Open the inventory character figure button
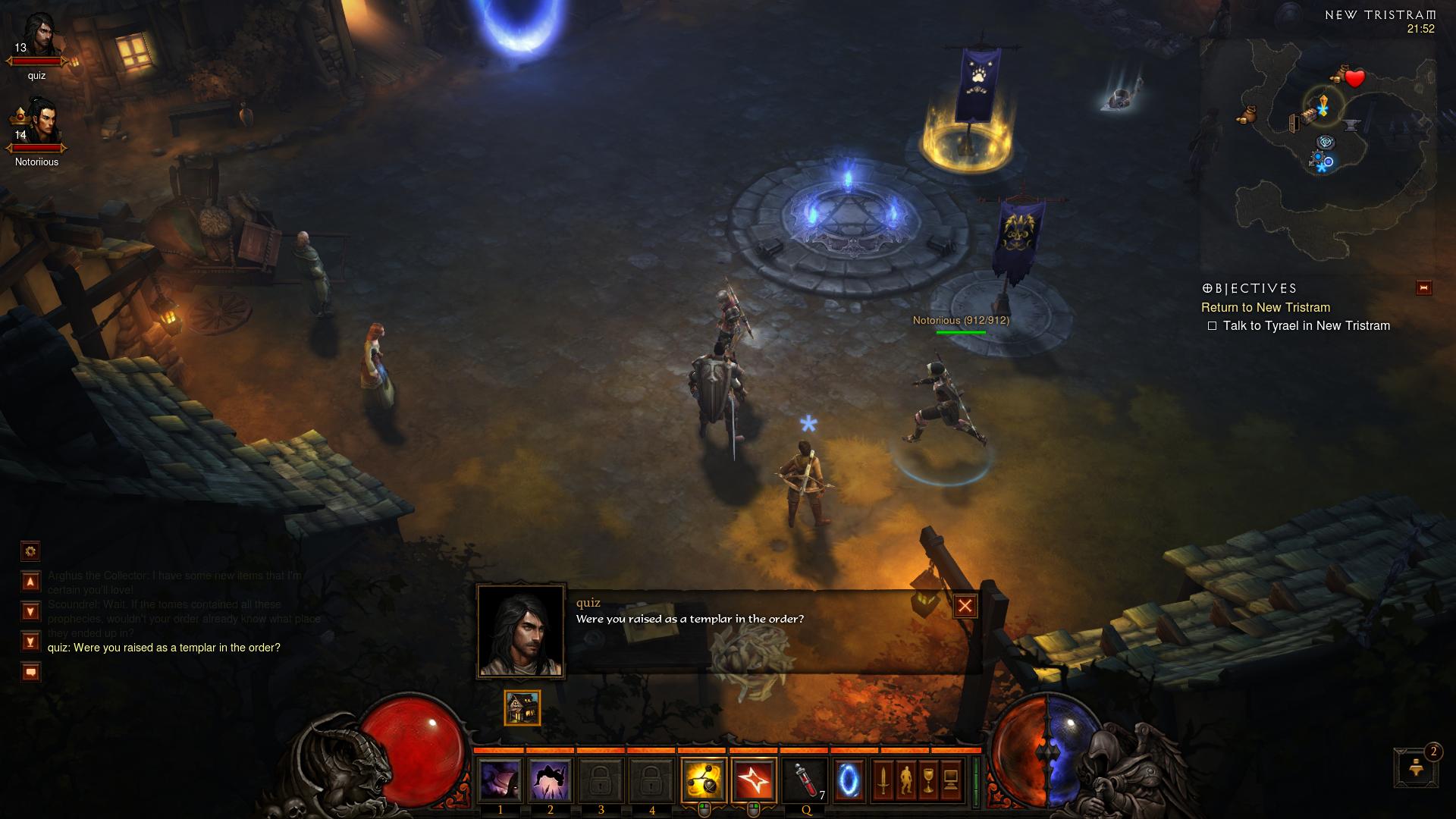This screenshot has width=1456, height=819. [905, 780]
